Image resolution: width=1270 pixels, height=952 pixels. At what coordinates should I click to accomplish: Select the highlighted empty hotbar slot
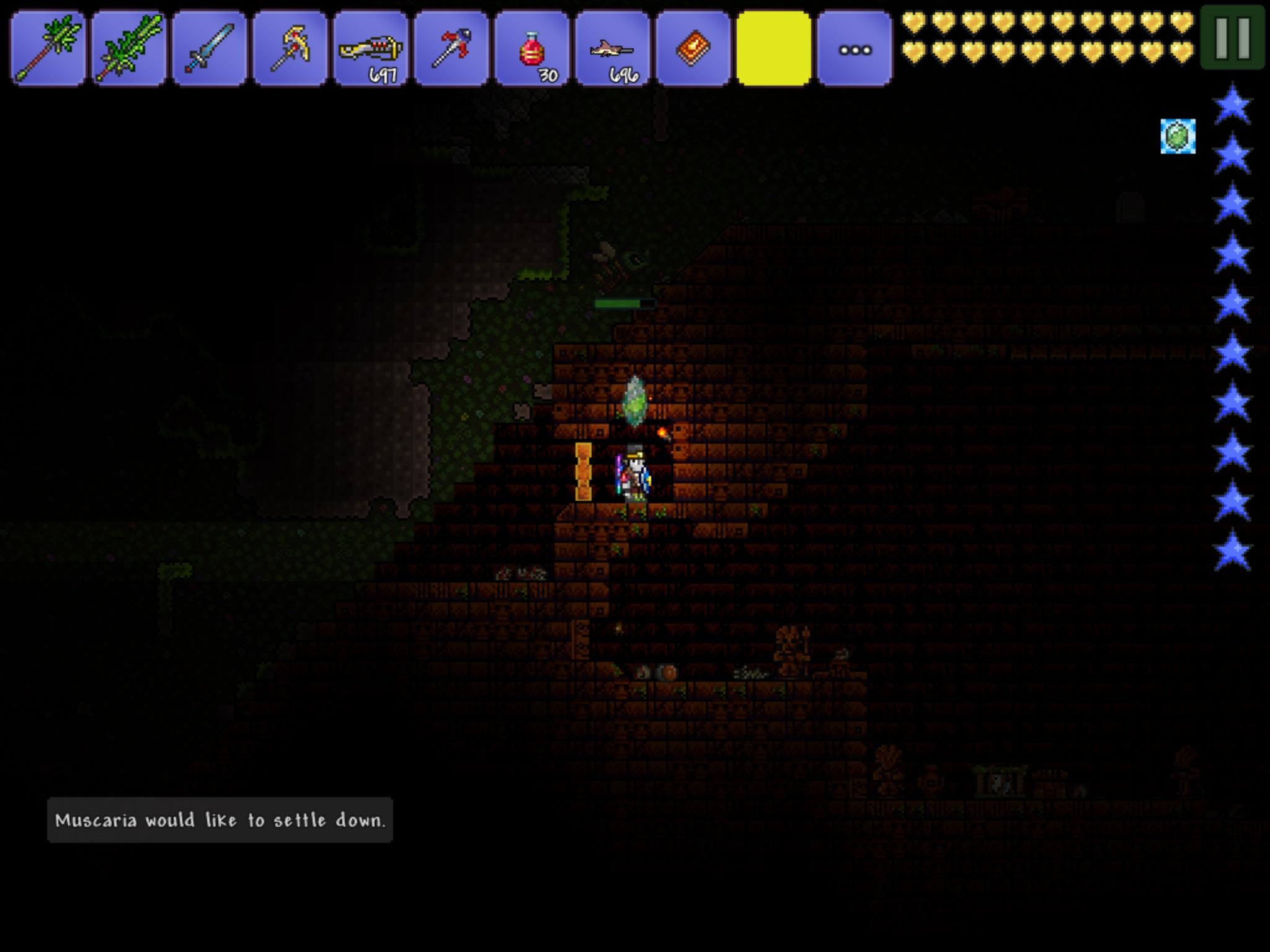tap(774, 45)
